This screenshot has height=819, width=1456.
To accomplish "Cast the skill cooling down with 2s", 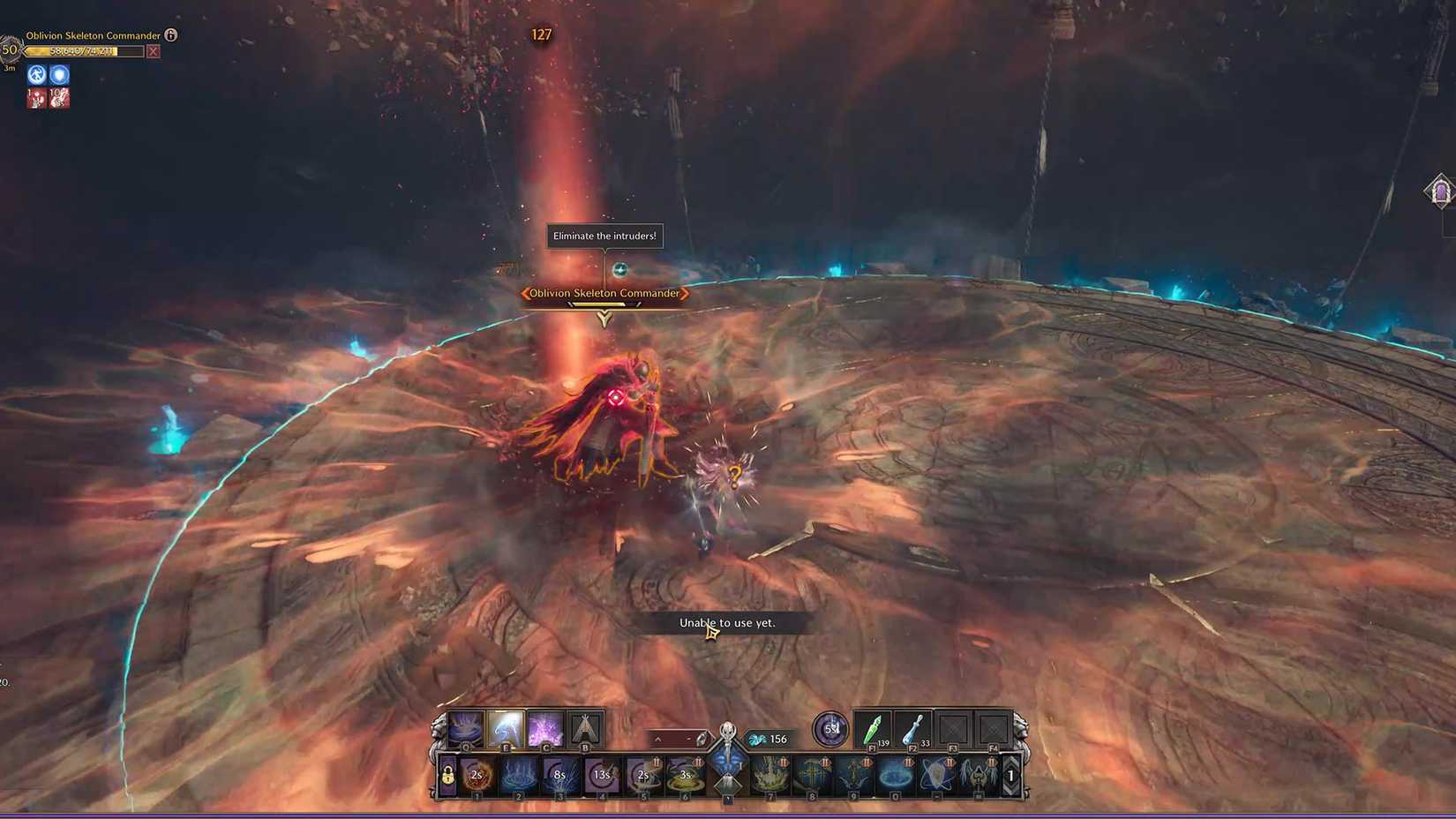I will pos(476,775).
